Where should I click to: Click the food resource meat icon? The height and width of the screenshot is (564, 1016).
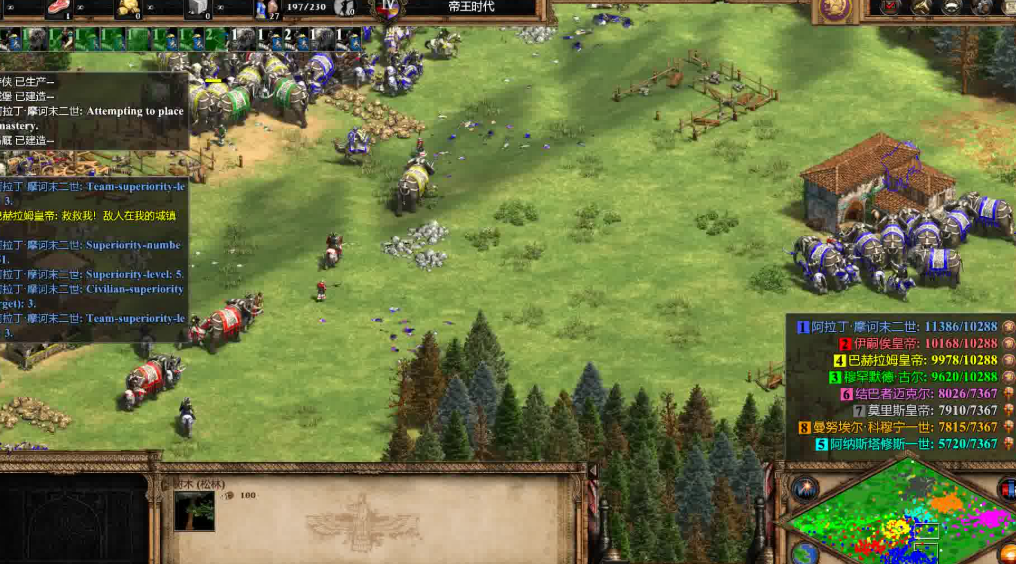tap(60, 9)
